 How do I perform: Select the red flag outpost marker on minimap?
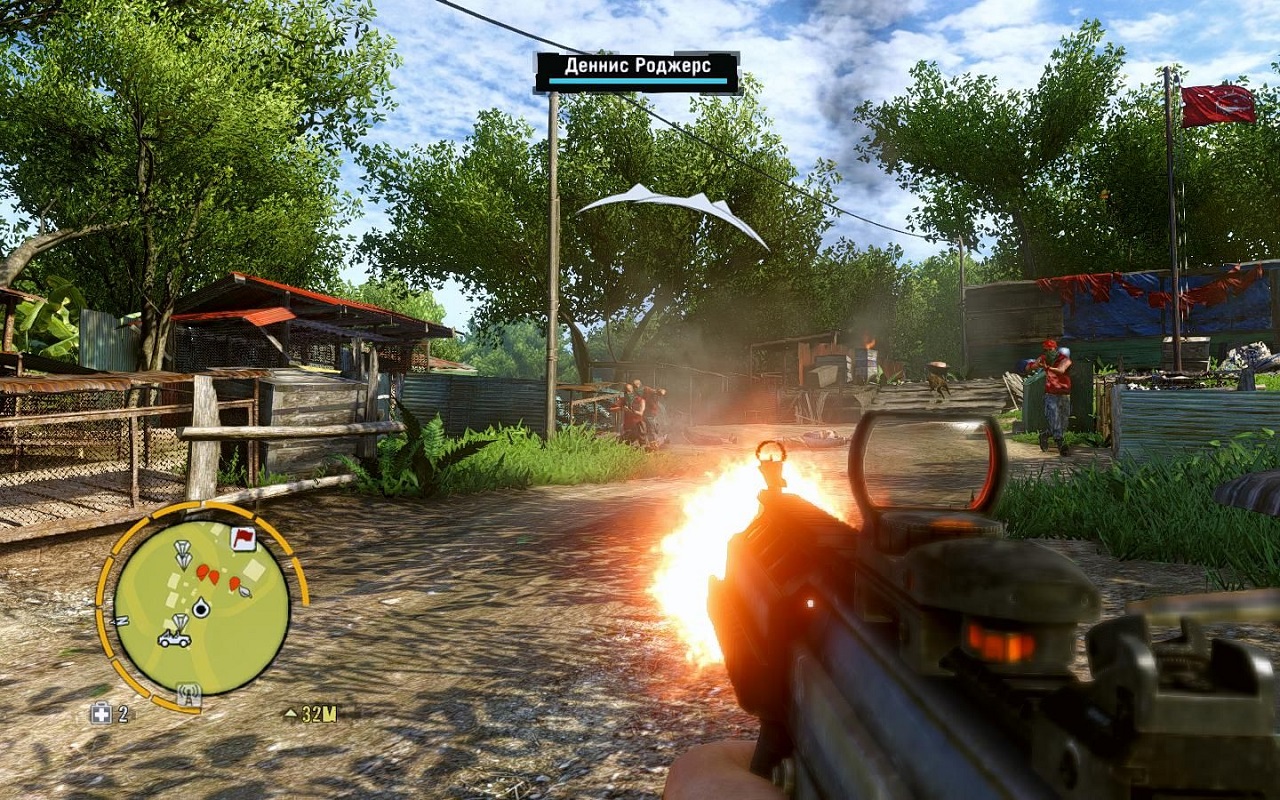point(242,539)
